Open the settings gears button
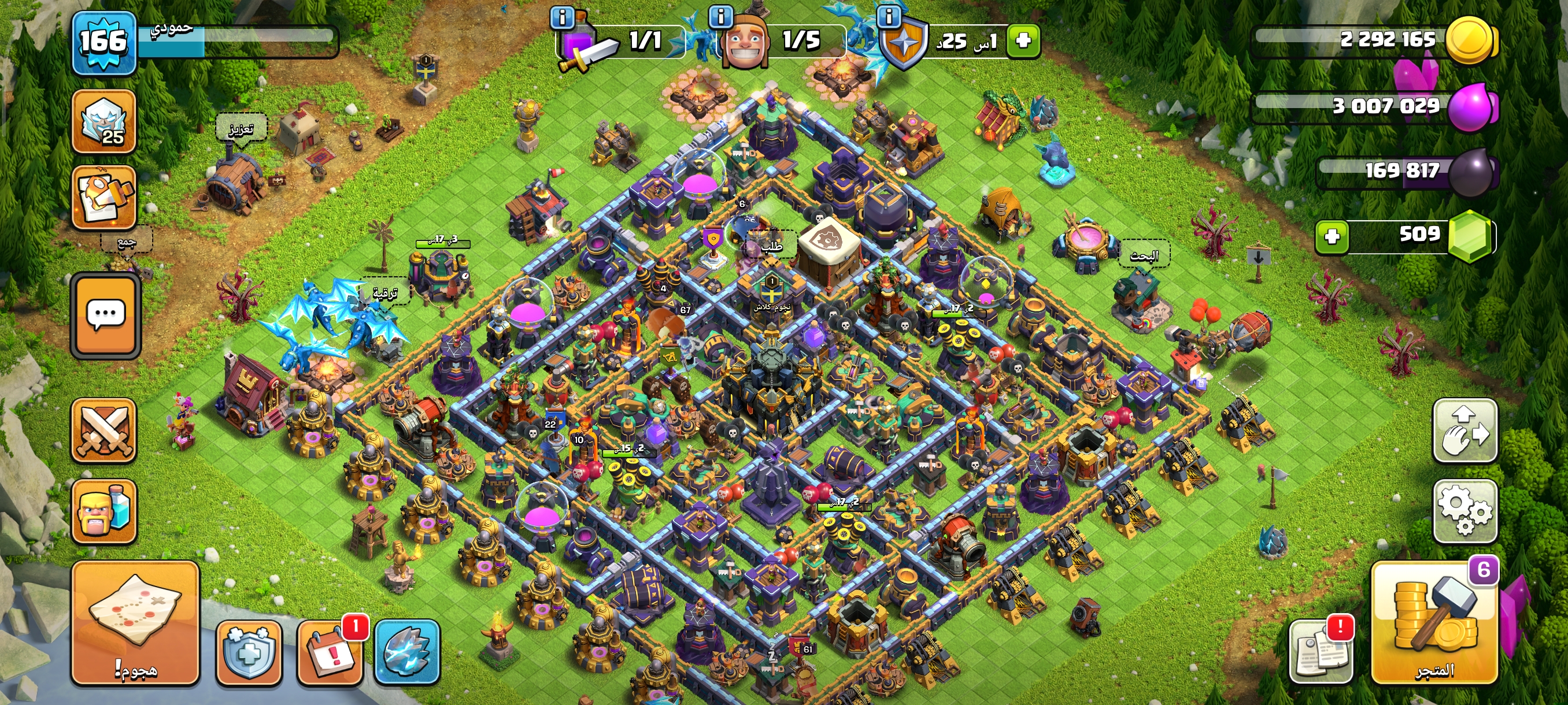 click(1465, 511)
